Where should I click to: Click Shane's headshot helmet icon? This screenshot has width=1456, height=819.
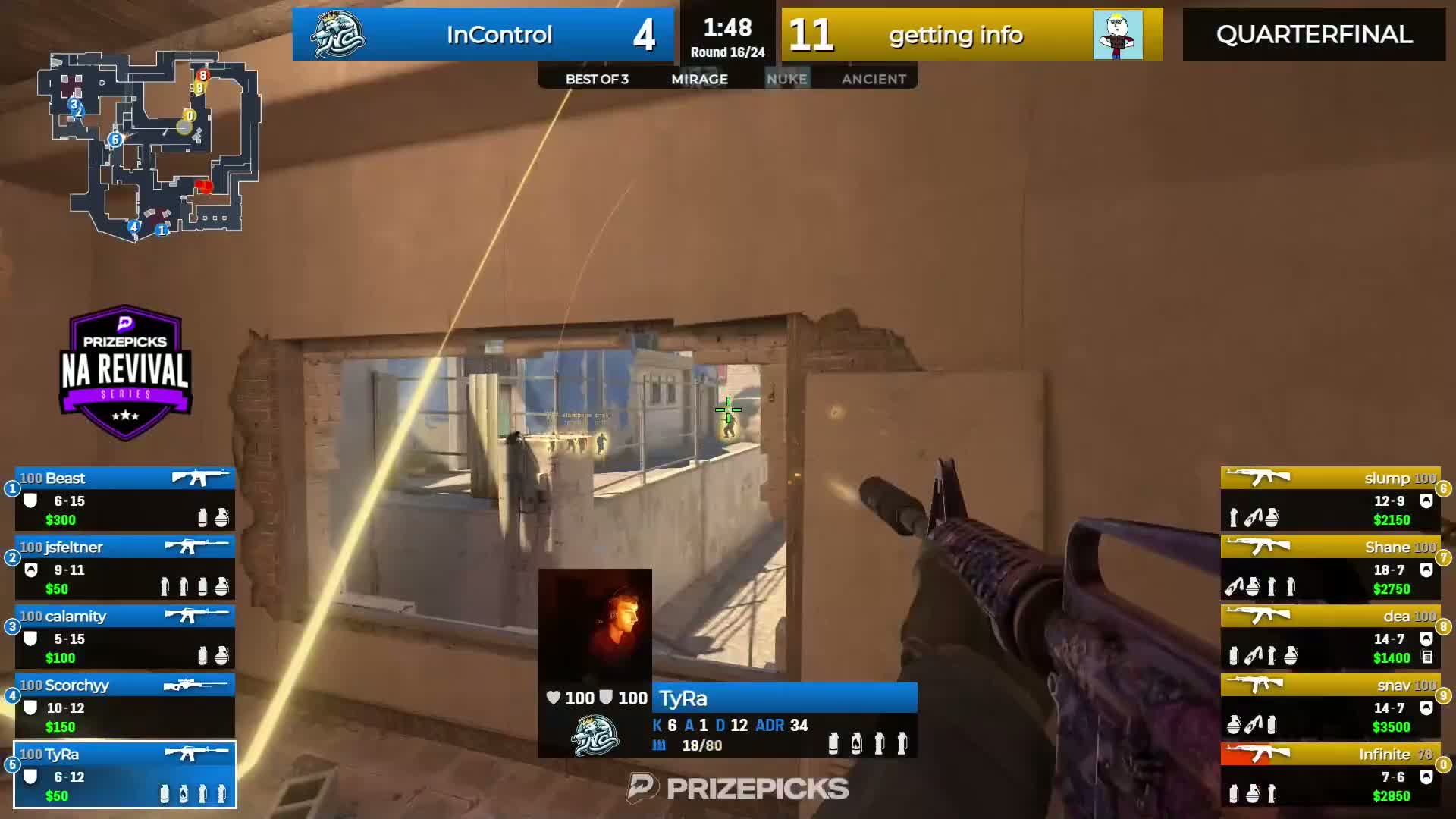(x=1428, y=569)
